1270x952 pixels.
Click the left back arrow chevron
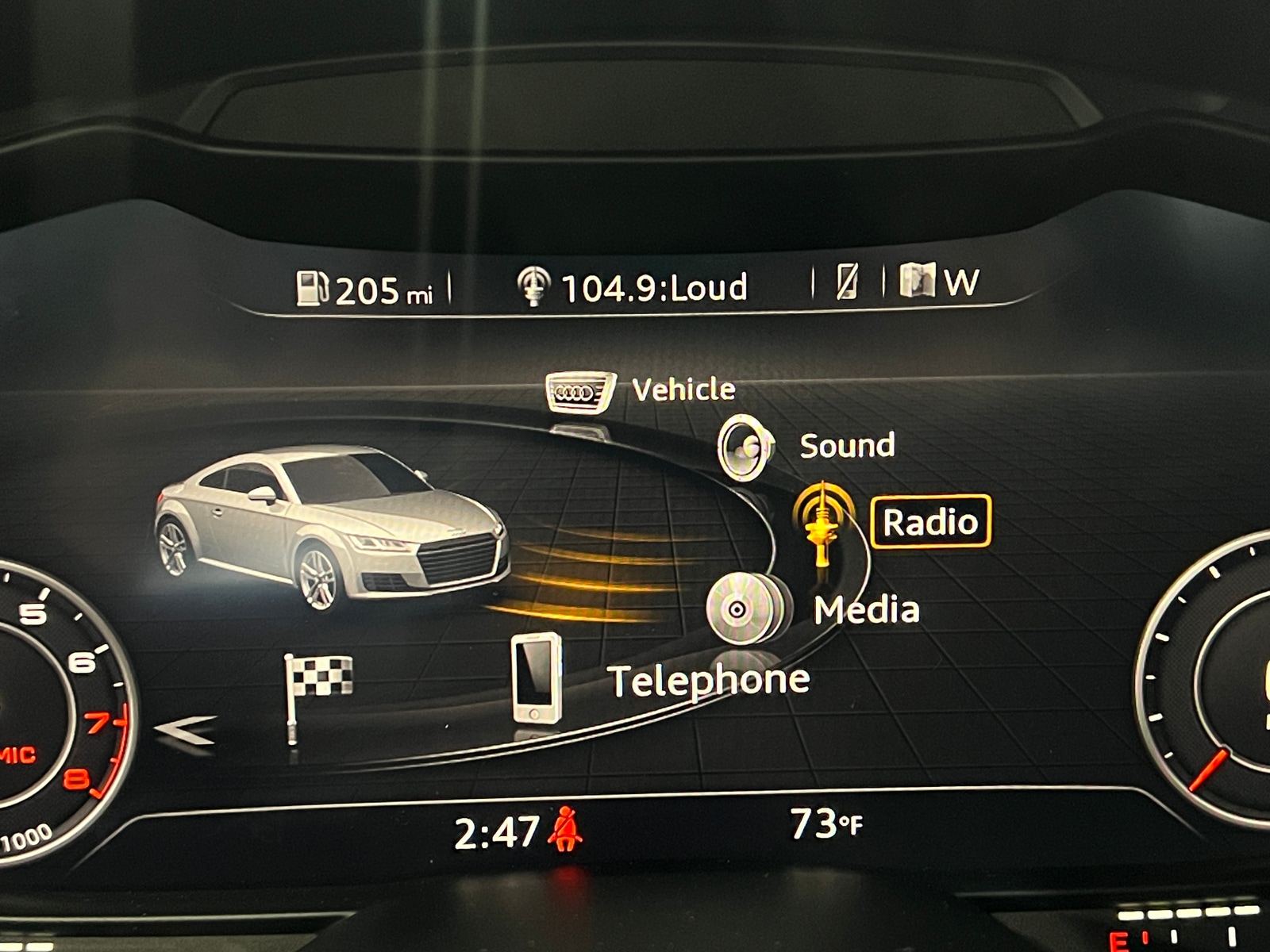pyautogui.click(x=184, y=729)
